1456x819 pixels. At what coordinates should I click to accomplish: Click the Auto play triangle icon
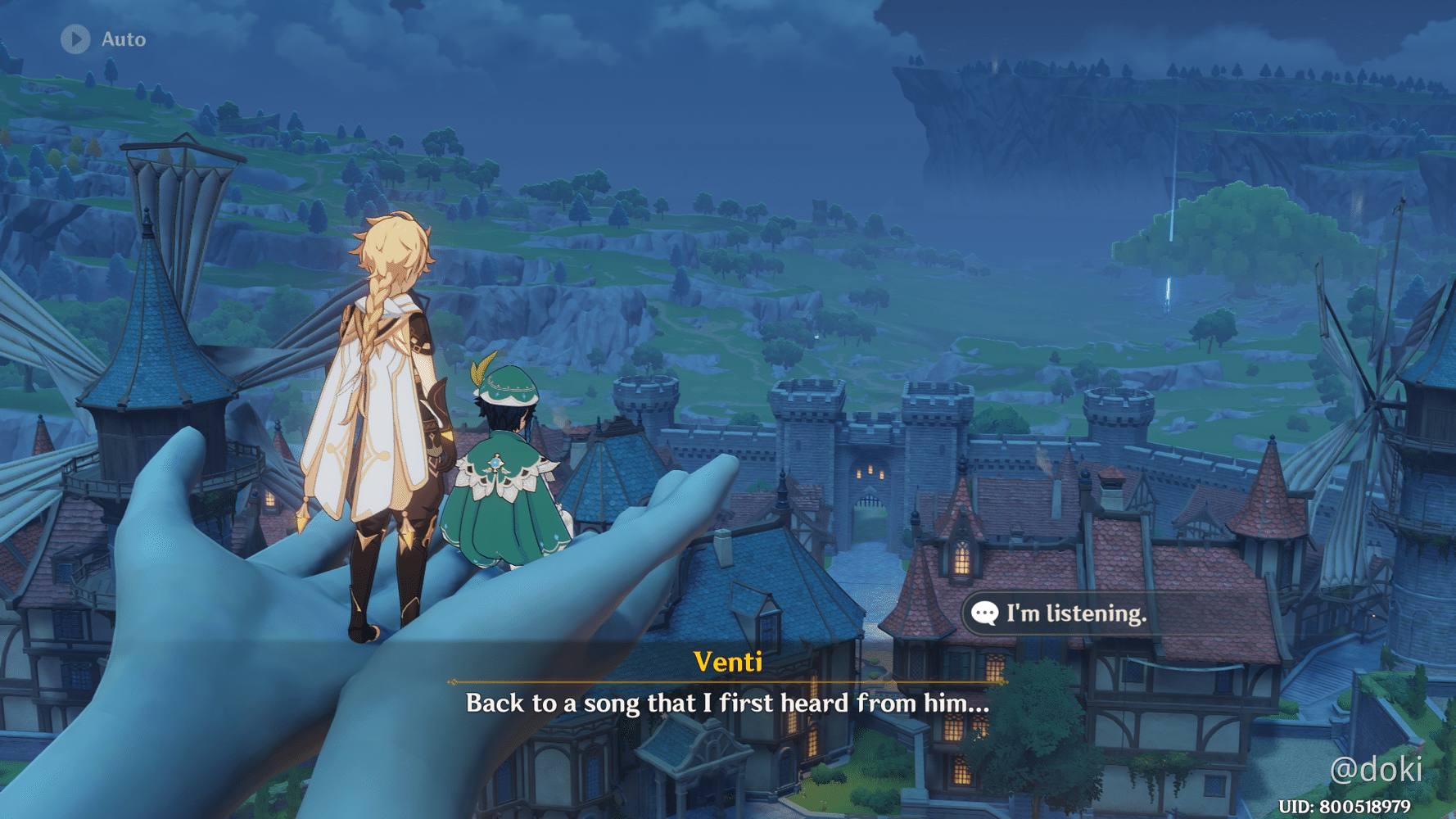pyautogui.click(x=75, y=37)
